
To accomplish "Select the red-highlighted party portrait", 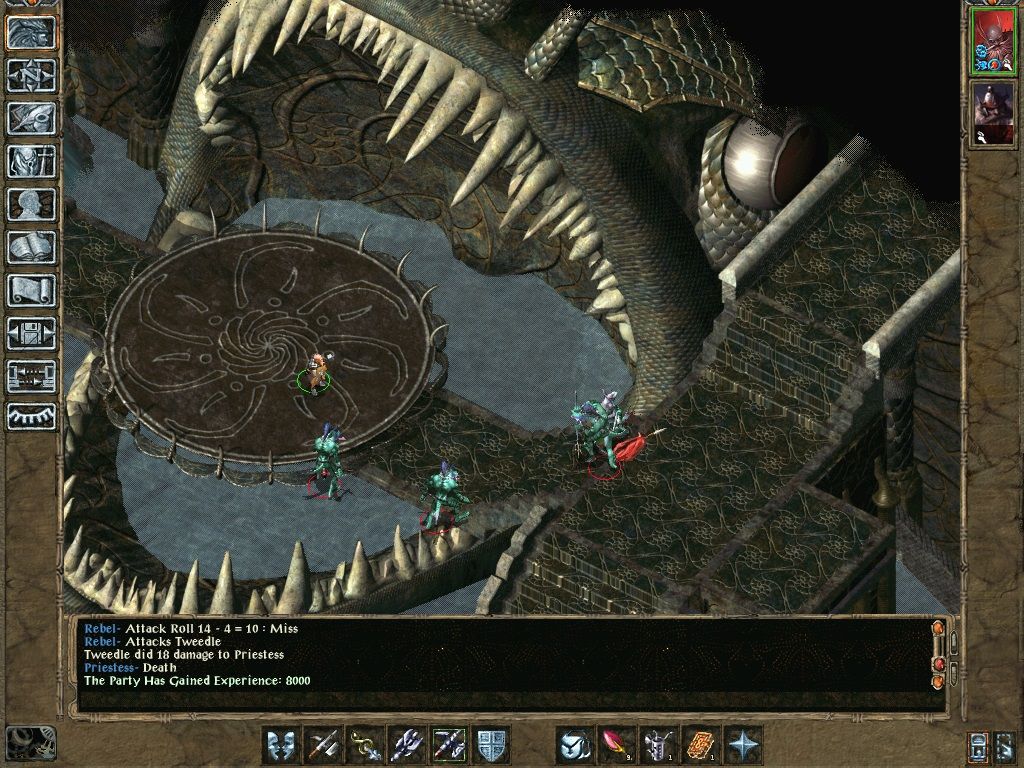I will (x=993, y=41).
